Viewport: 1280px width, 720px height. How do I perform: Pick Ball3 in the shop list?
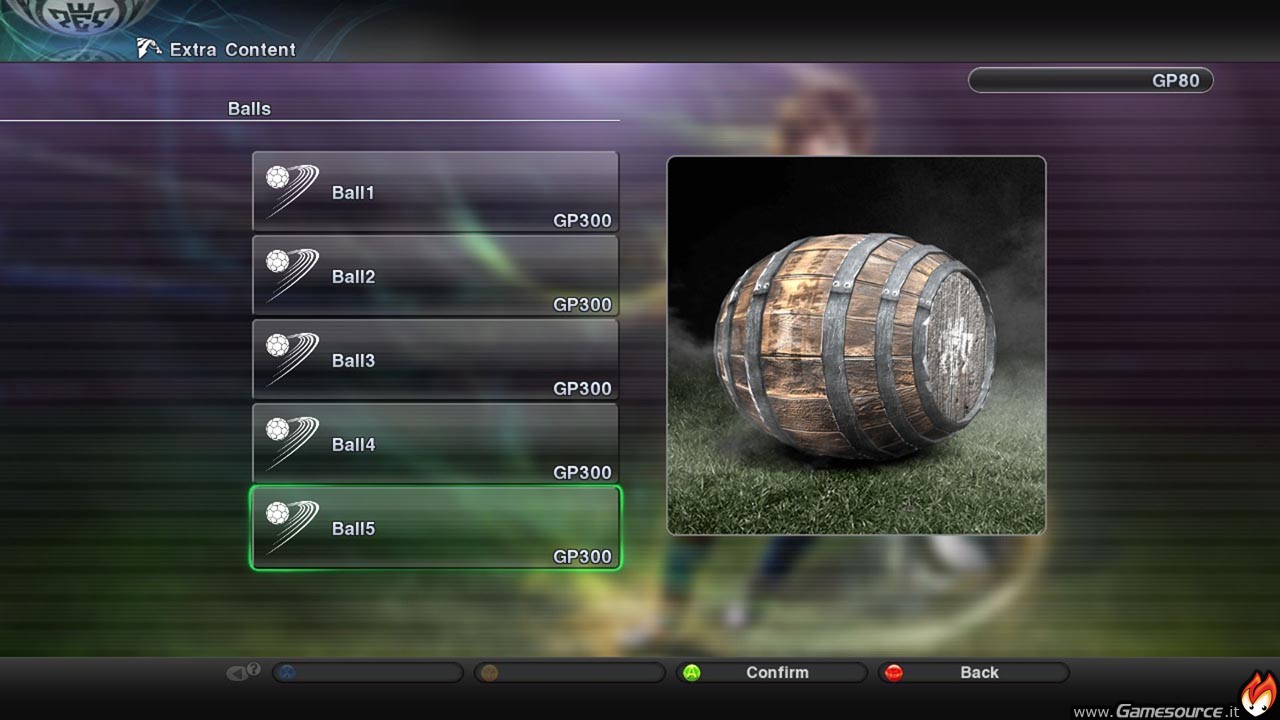[435, 360]
